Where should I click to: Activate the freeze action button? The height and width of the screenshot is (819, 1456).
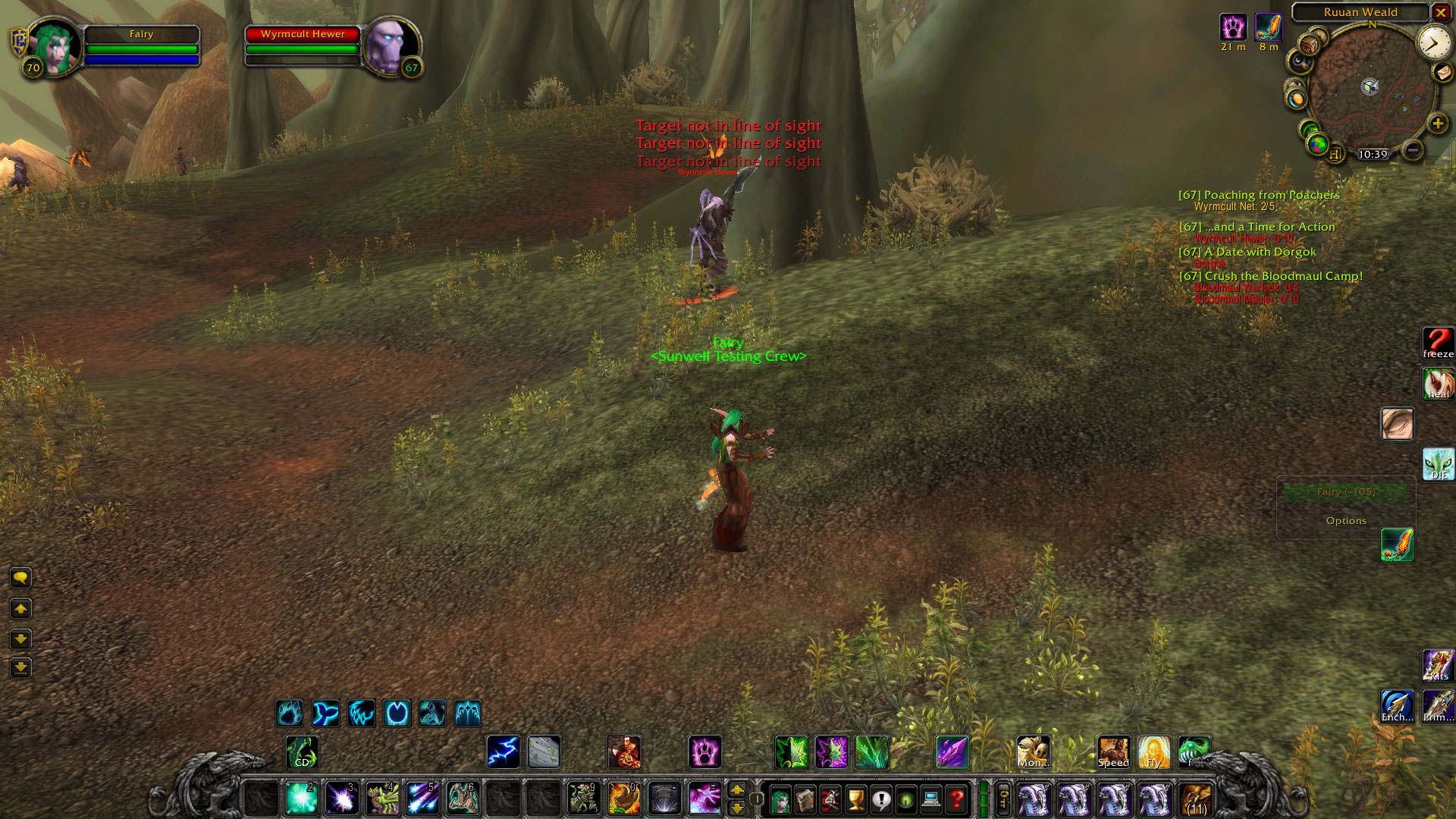coord(1438,343)
